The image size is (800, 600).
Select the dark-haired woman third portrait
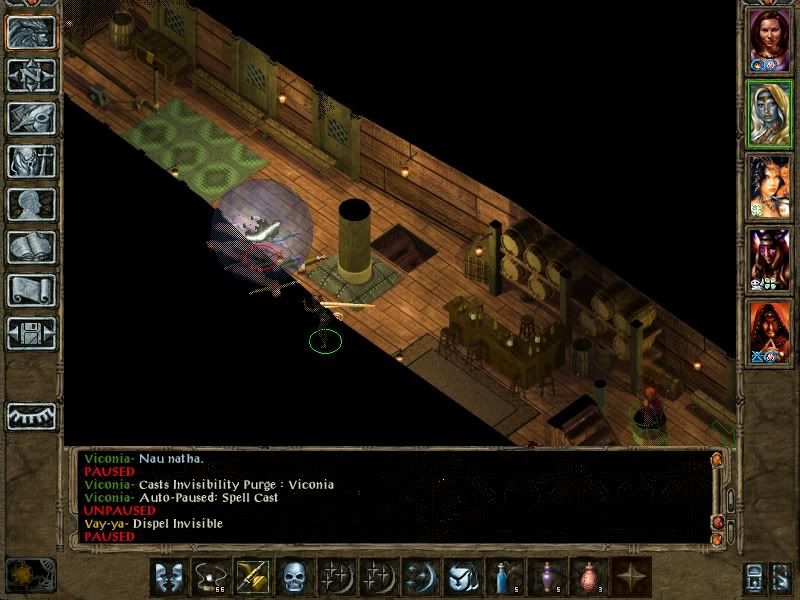[770, 187]
